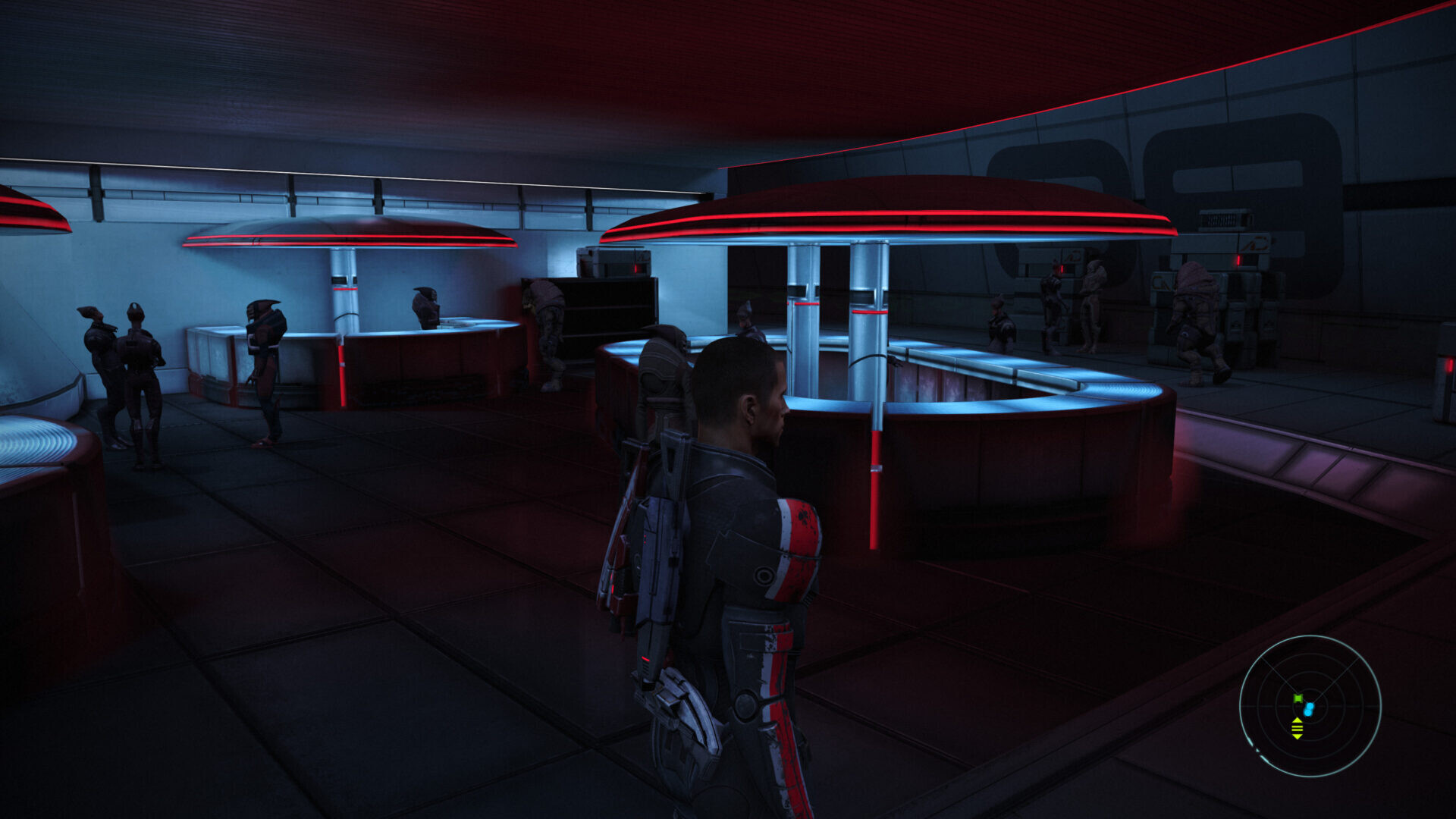Click the circular radar minimap

coord(1310,706)
